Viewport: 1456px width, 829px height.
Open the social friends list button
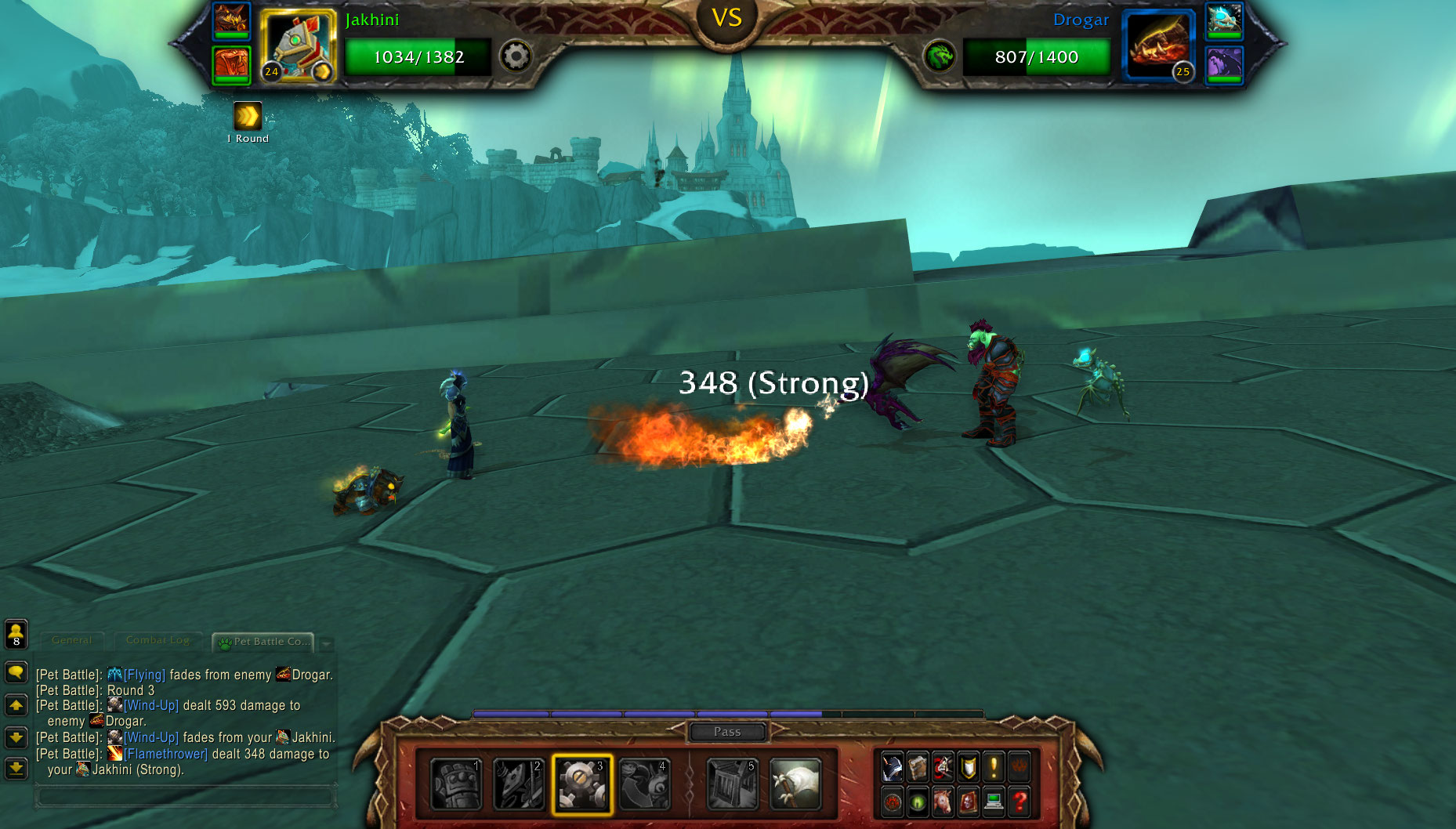16,634
